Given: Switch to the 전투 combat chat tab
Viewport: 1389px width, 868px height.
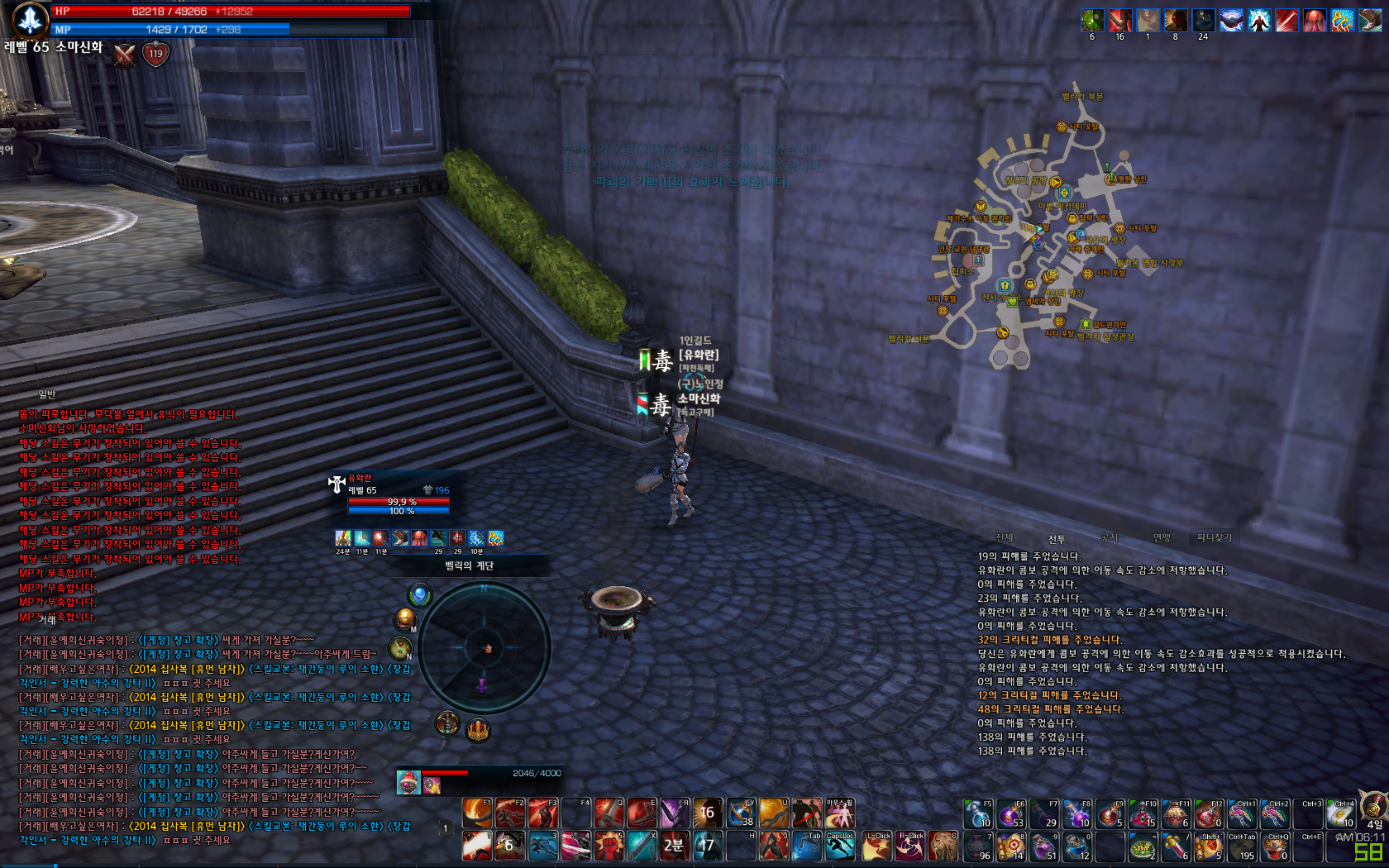Looking at the screenshot, I should click(1057, 538).
